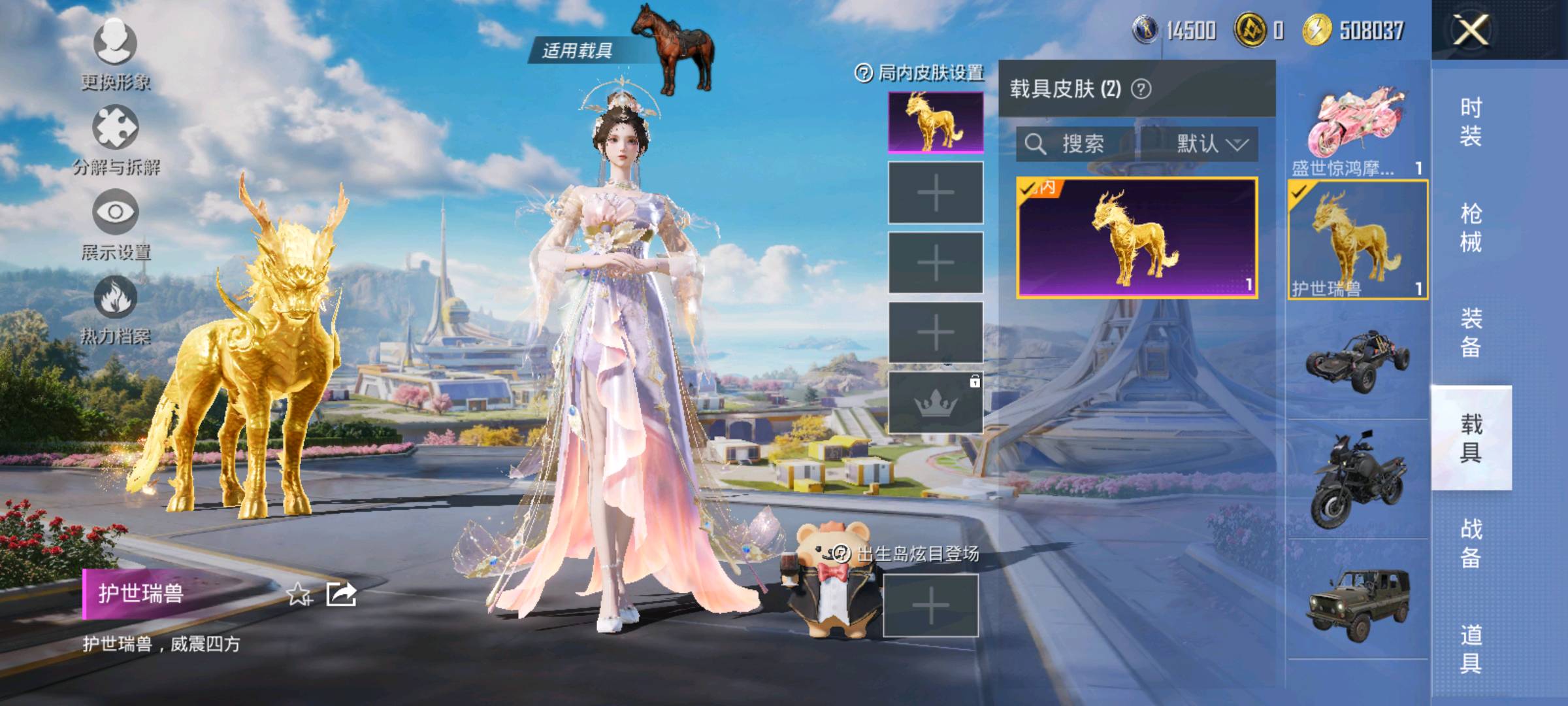Switch to the 时装 tab
This screenshot has height=706, width=1568.
(x=1471, y=122)
